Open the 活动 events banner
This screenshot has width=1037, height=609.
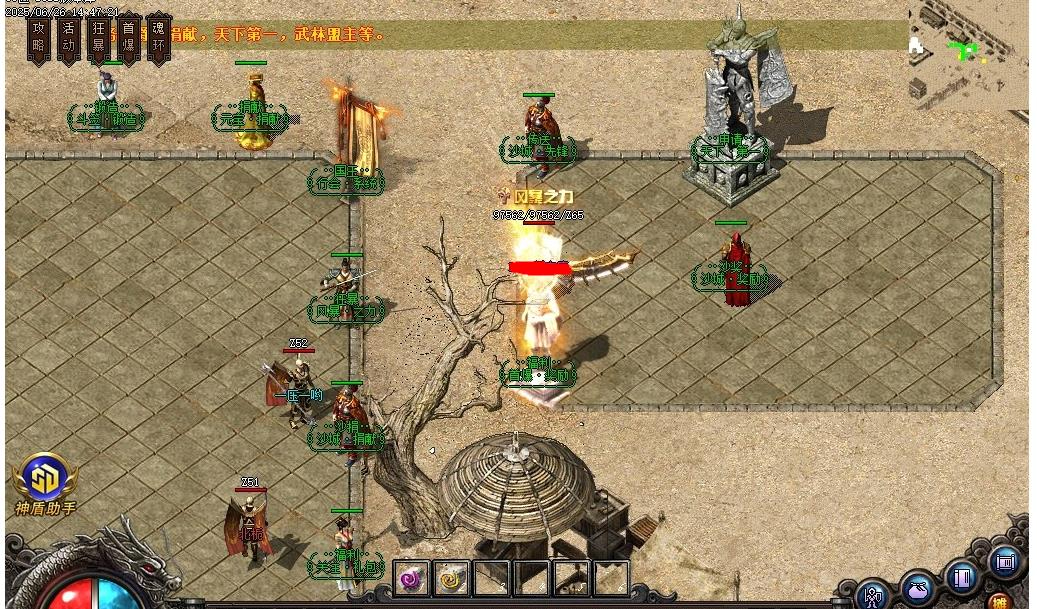[69, 38]
